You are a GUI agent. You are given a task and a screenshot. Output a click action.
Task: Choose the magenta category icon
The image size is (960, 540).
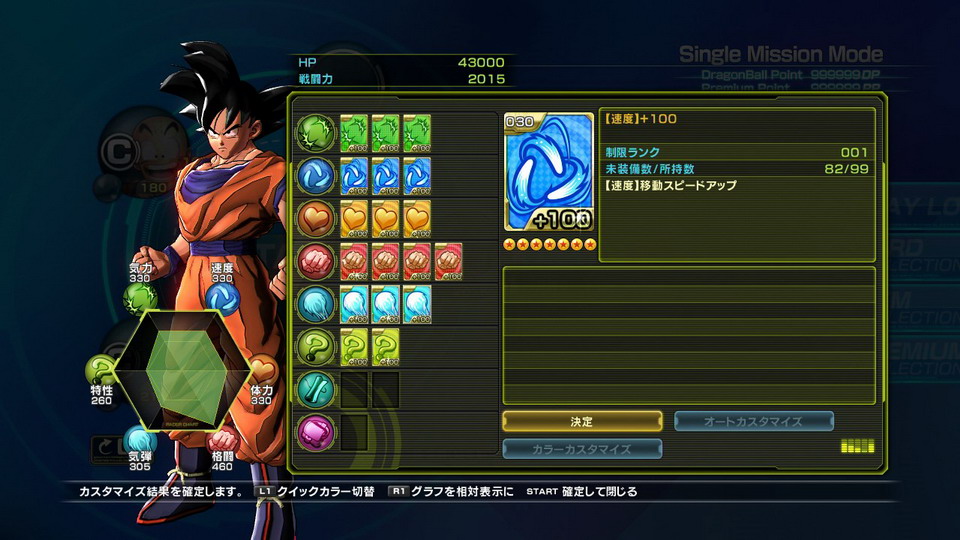click(x=316, y=432)
